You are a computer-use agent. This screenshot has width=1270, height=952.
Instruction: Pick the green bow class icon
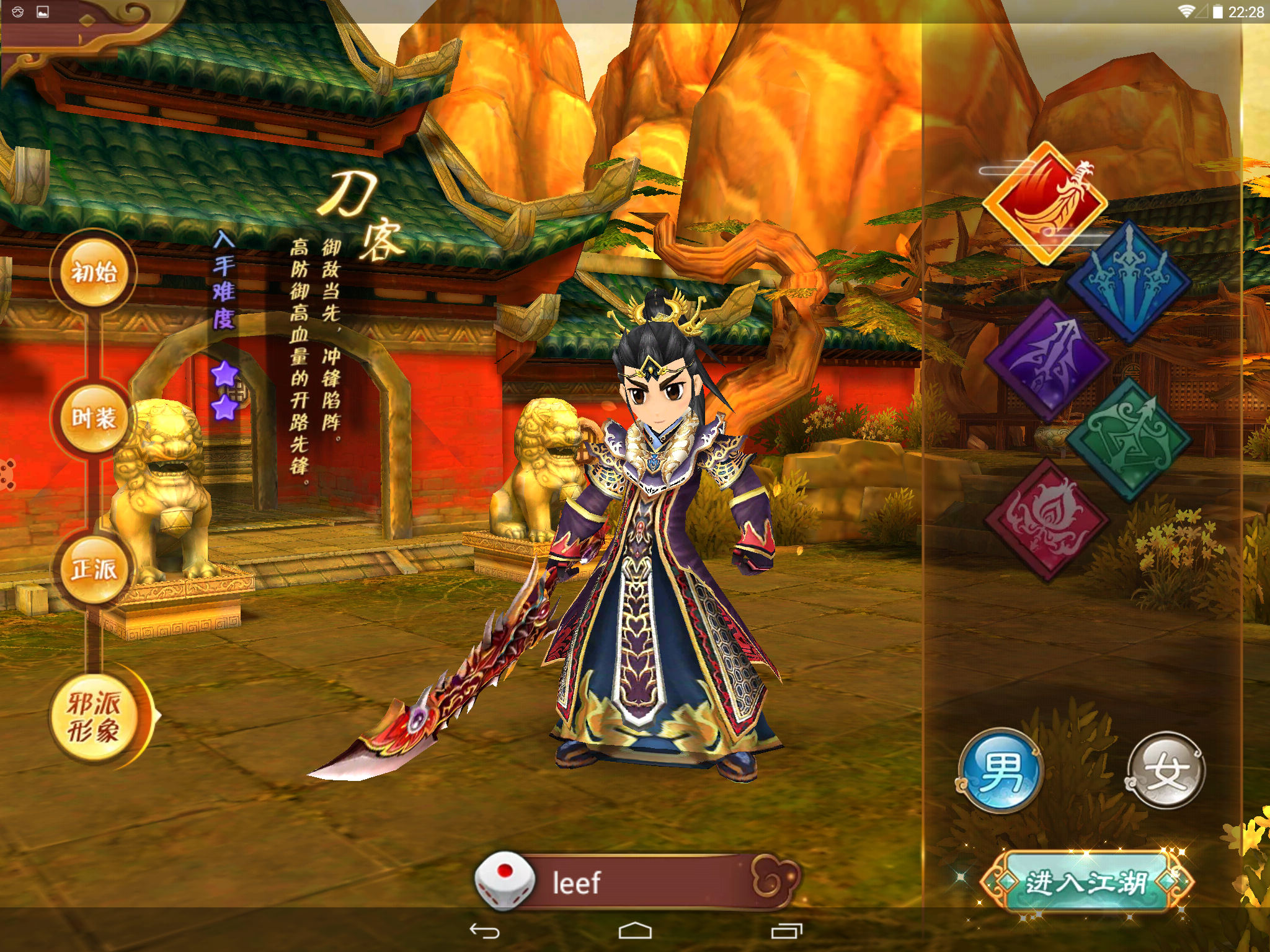1128,438
